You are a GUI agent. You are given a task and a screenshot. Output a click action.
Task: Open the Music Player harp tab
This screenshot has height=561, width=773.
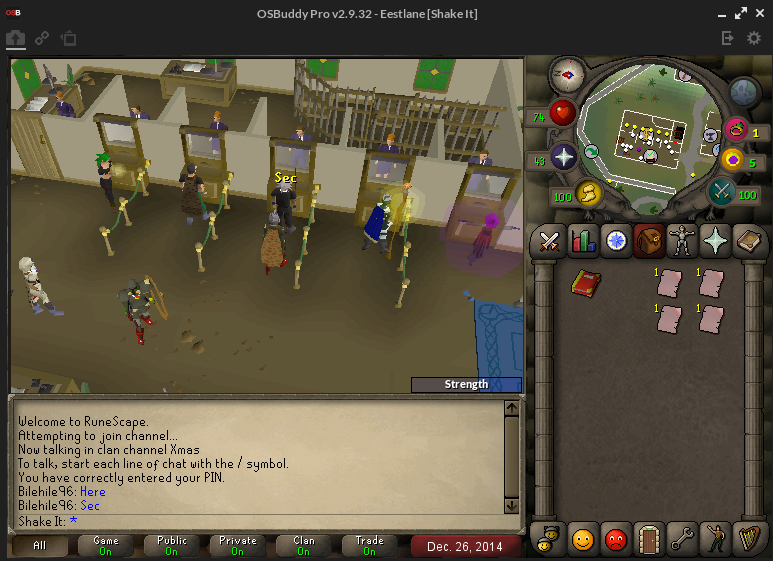(x=748, y=539)
